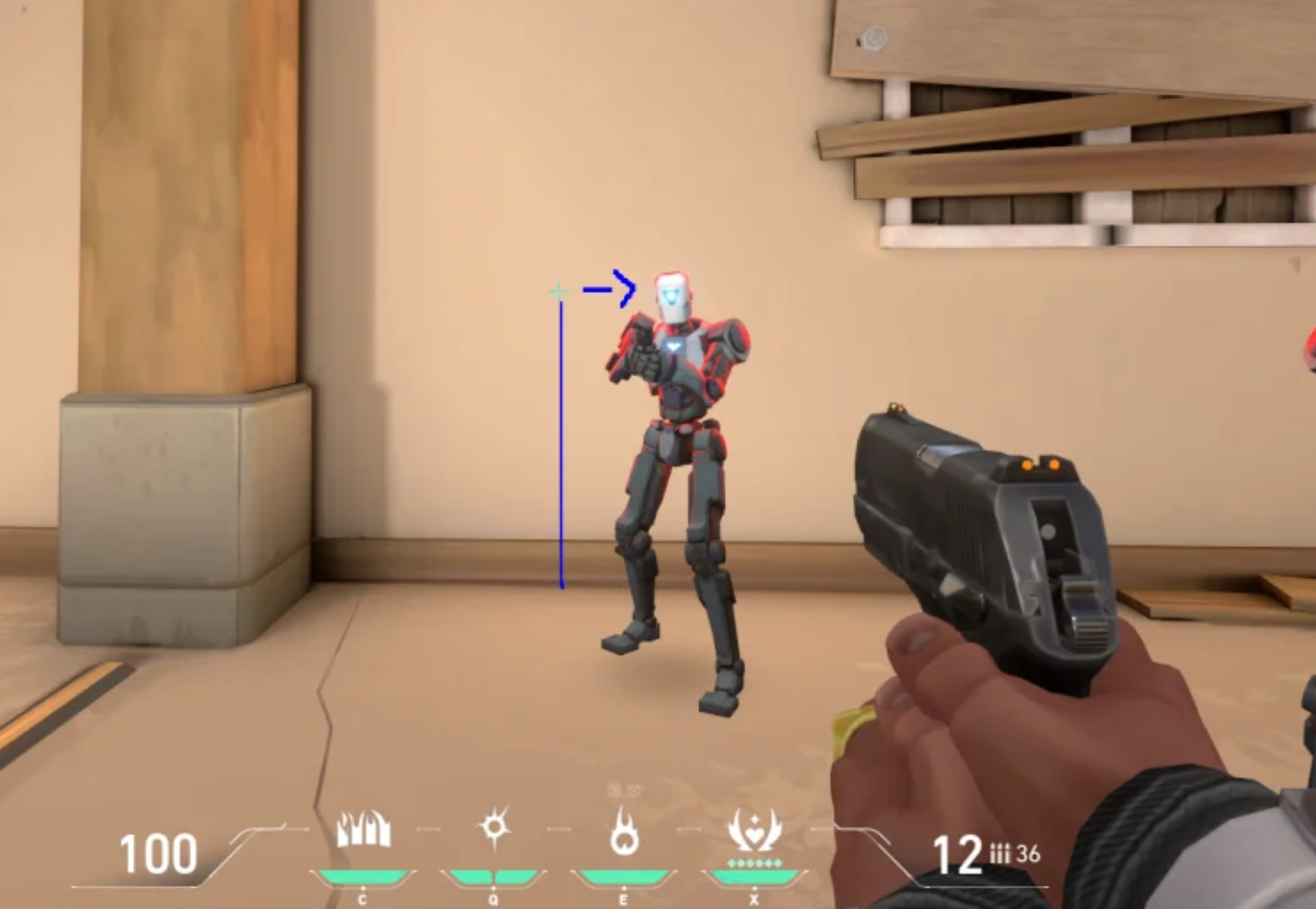Click the reserve ammo bullet icon

coord(999,854)
